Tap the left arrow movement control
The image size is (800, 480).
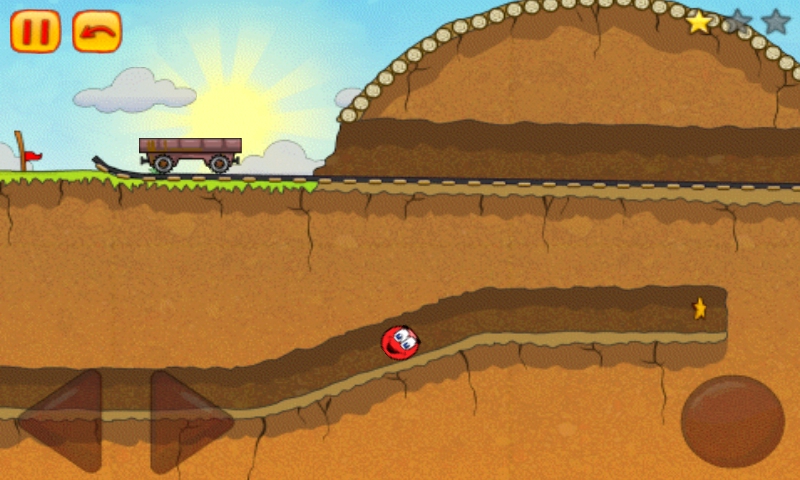(65, 421)
